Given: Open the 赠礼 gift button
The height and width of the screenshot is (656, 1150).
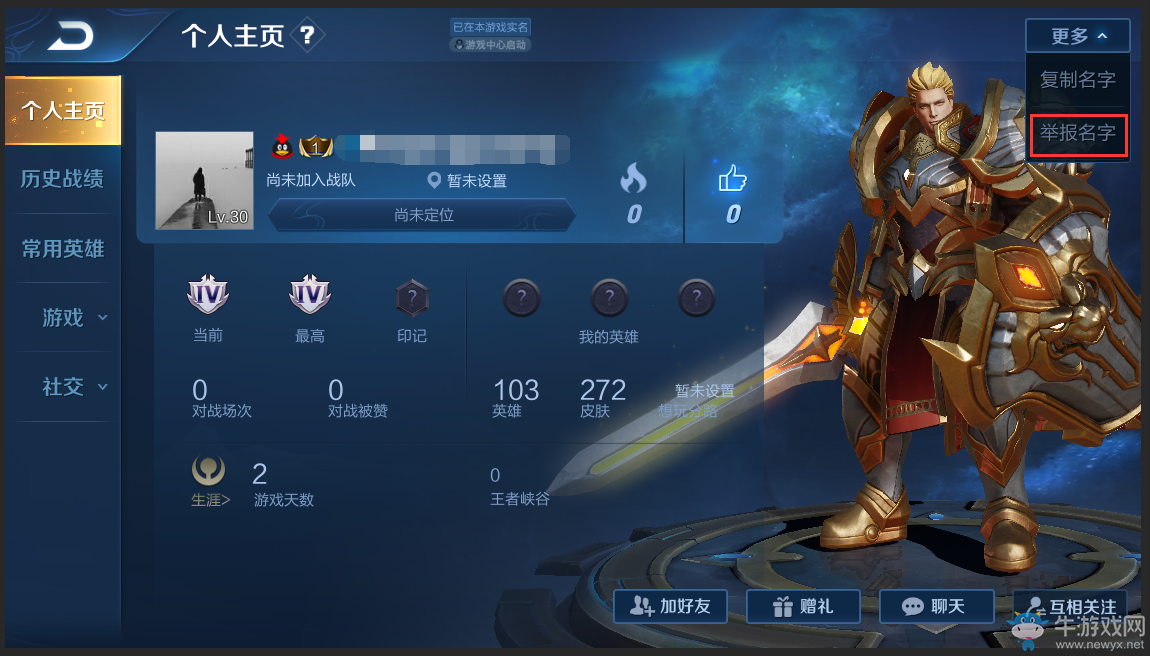Looking at the screenshot, I should pyautogui.click(x=802, y=606).
